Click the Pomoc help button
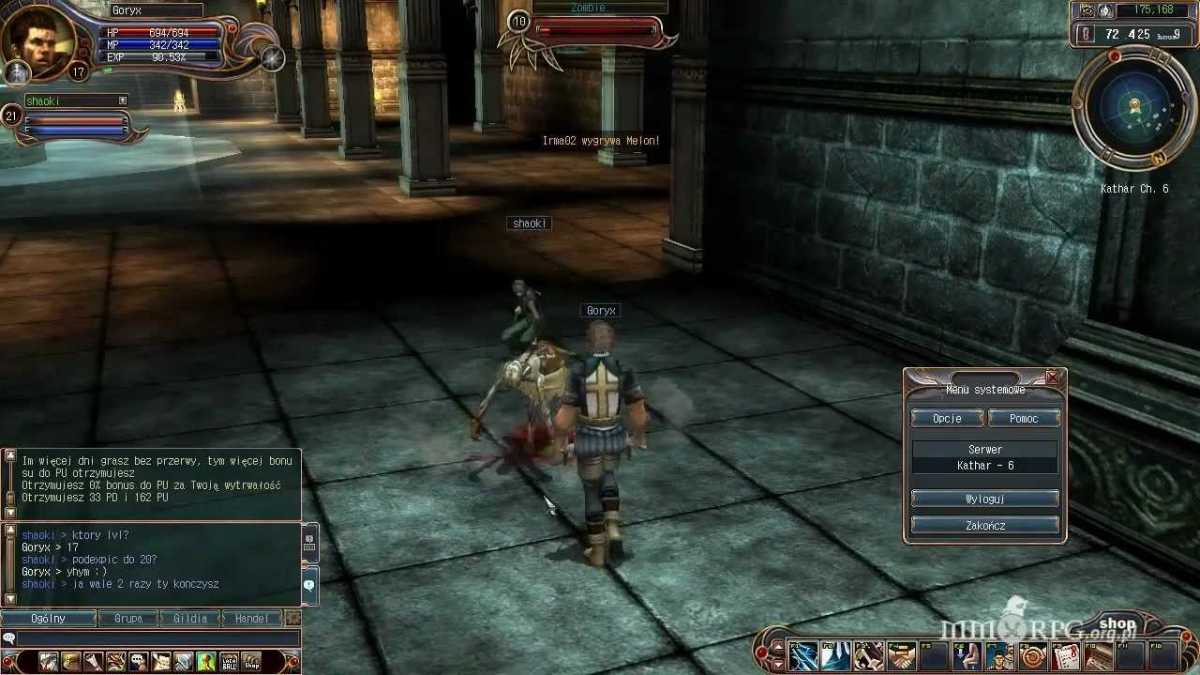Viewport: 1200px width, 675px height. (1023, 418)
